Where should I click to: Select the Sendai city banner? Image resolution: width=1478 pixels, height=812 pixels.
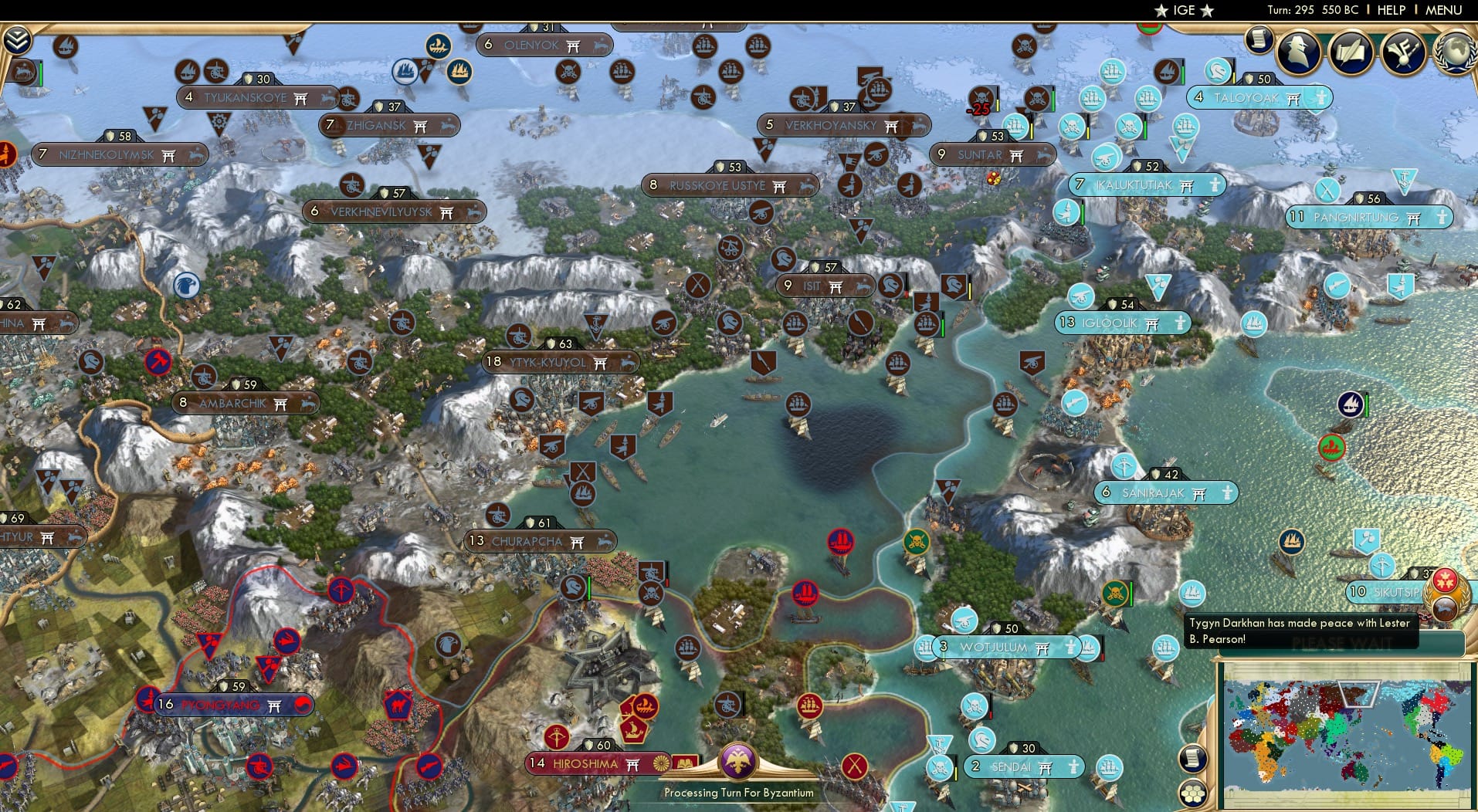tap(1023, 766)
